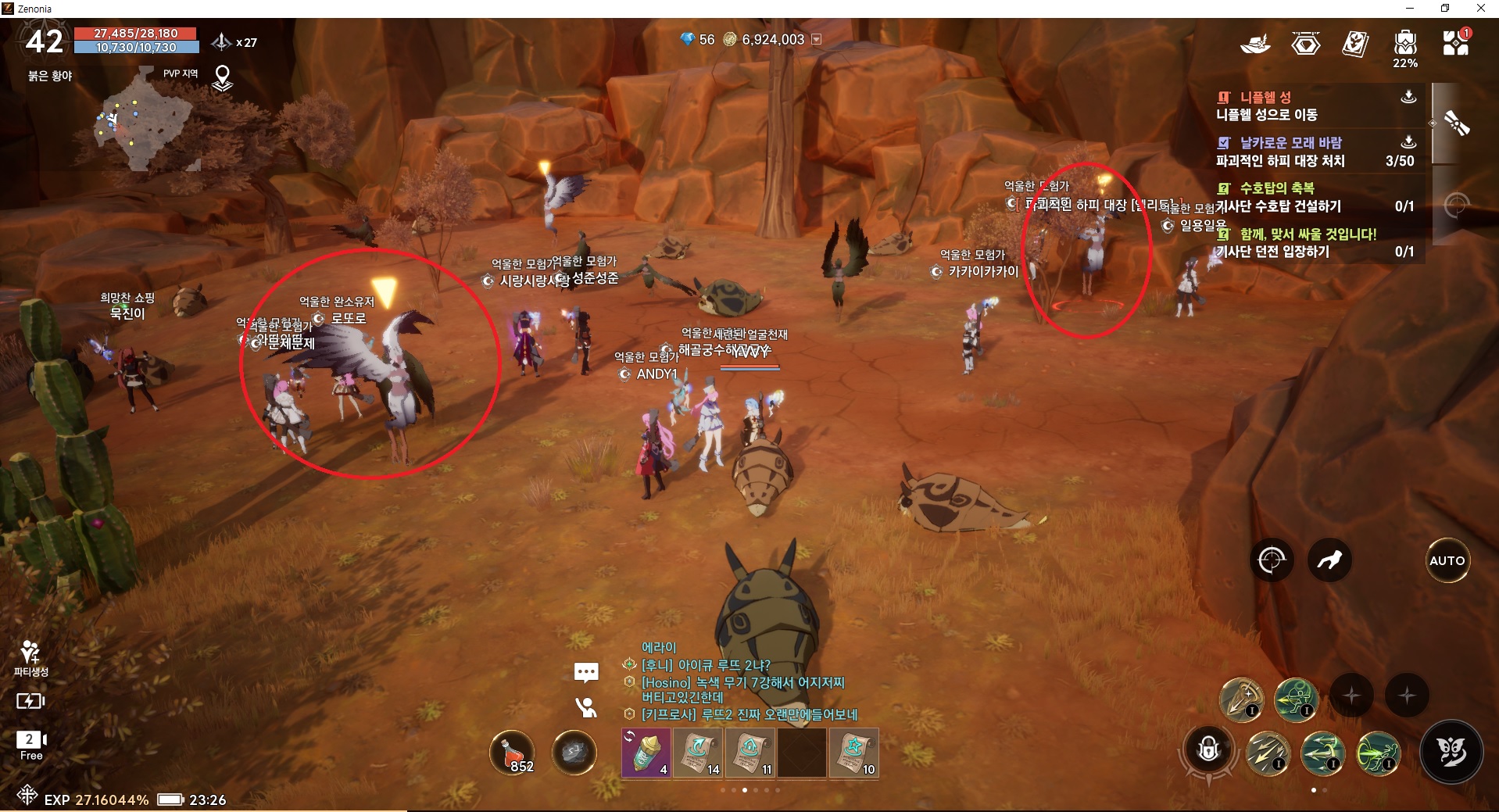Click the map location pin icon

[223, 77]
